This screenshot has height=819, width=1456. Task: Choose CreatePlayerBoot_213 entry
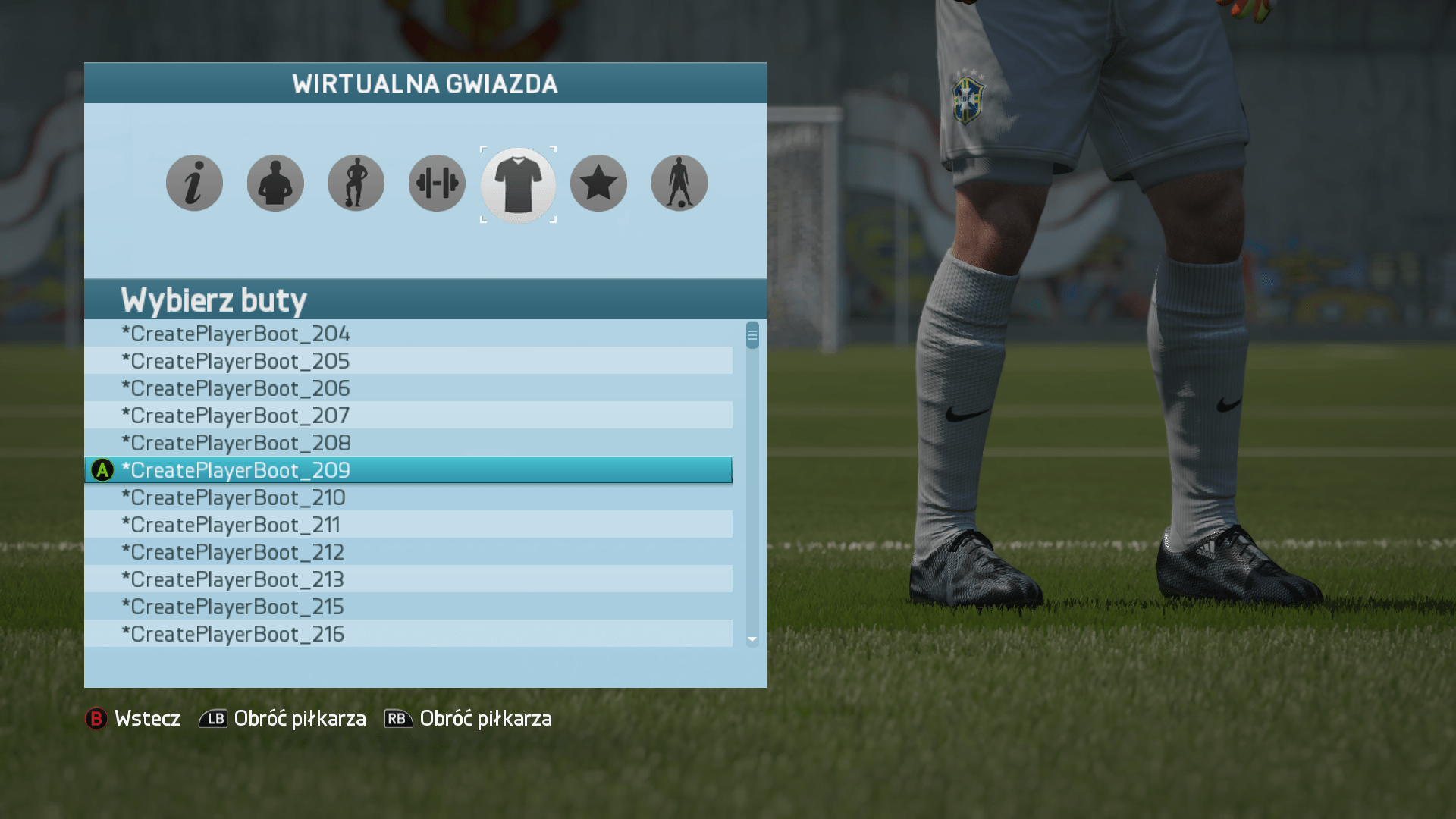click(408, 579)
